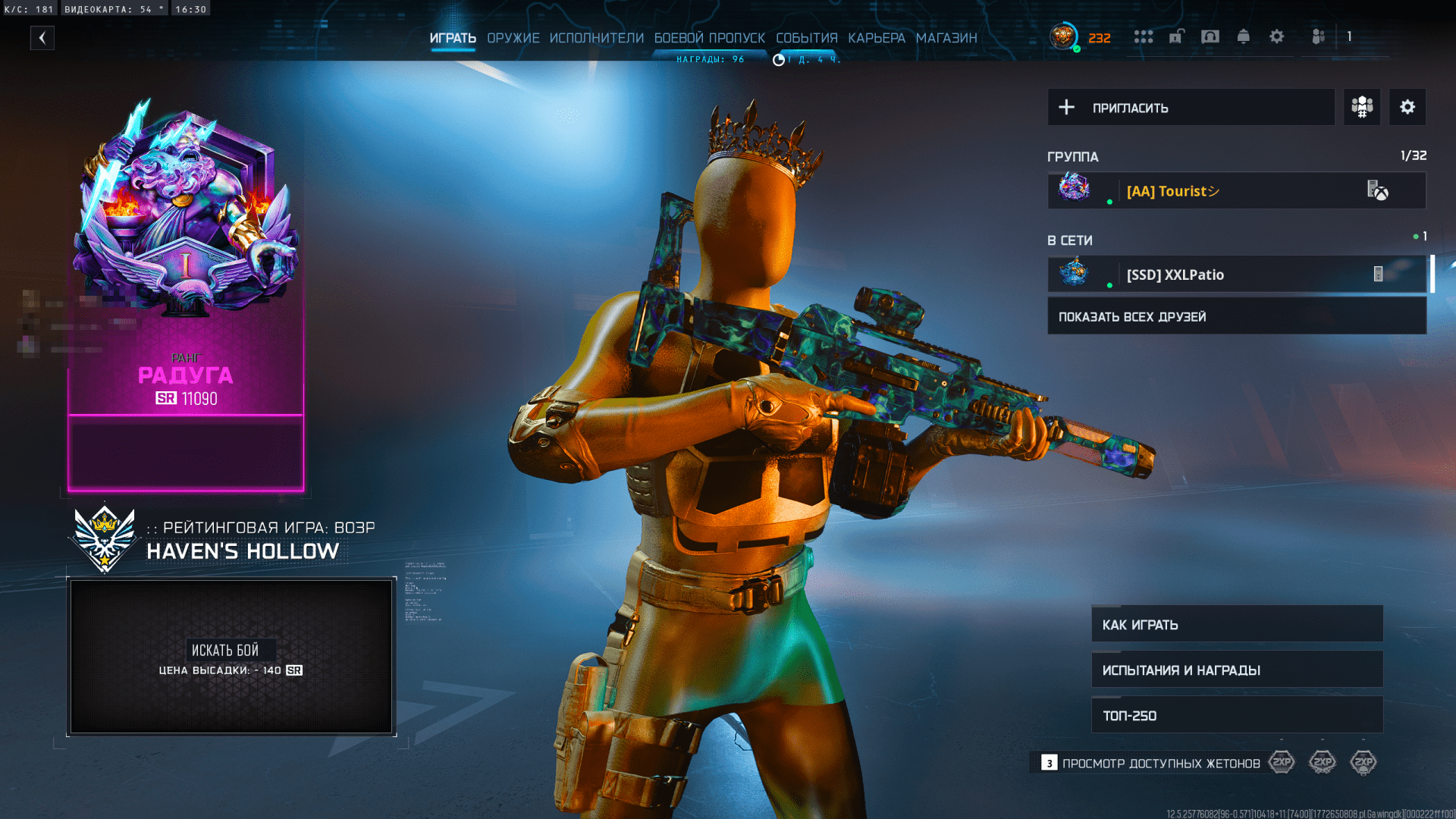Viewport: 1456px width, 819px height.
Task: Switch to the ОРУЖИЕ tab
Action: point(513,38)
